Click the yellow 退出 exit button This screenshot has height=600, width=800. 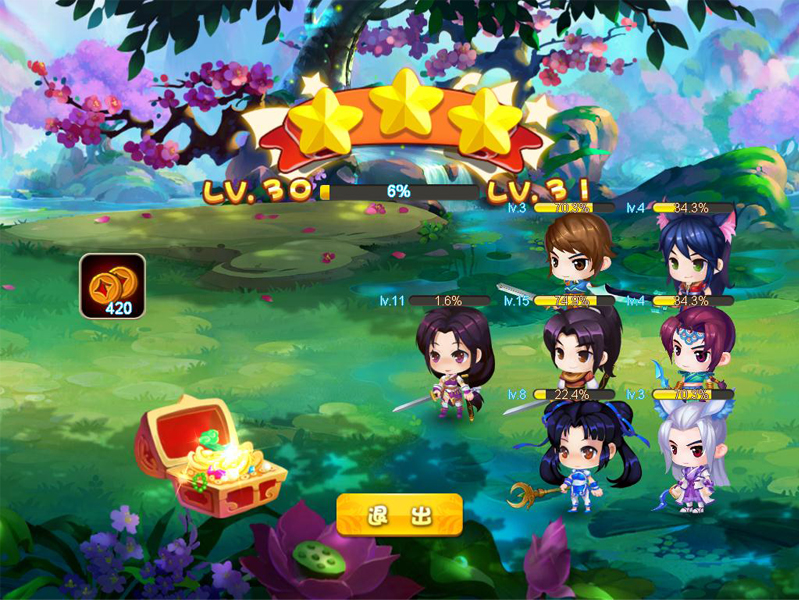[399, 515]
